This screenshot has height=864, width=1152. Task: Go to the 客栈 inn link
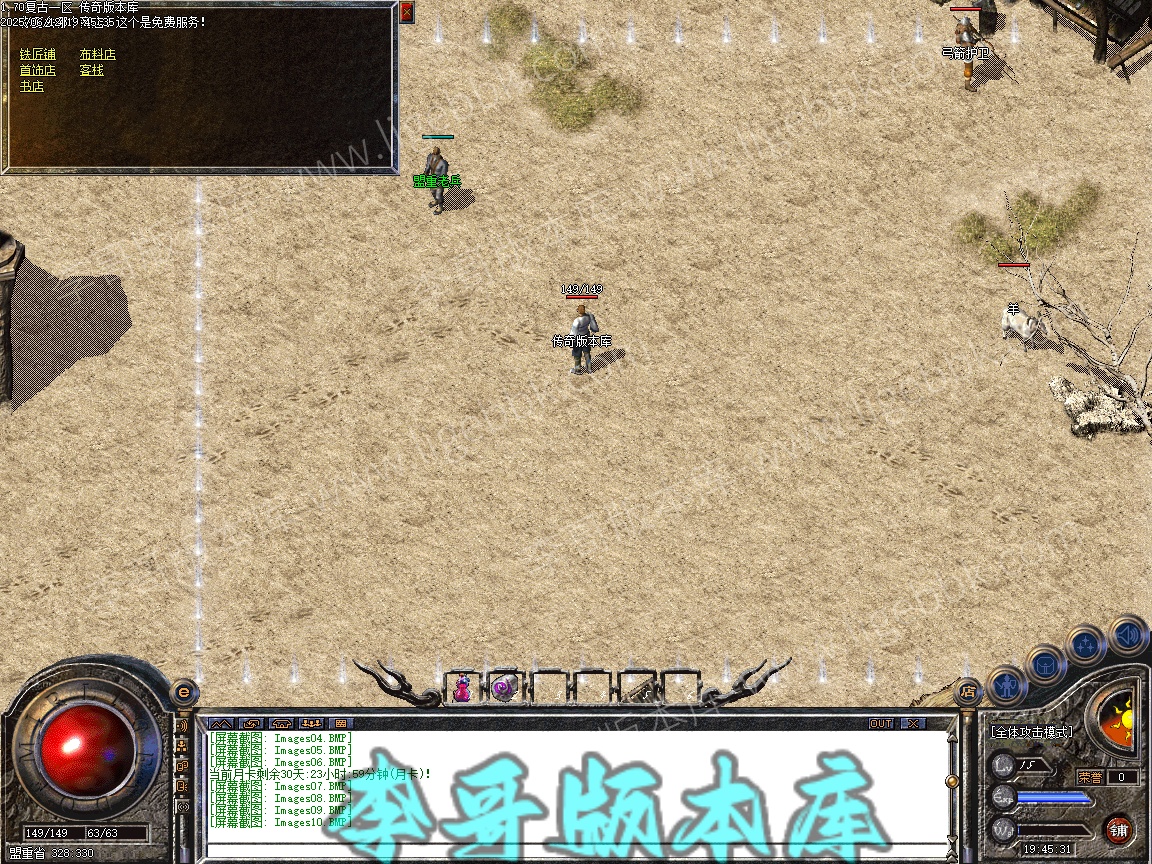[x=92, y=70]
